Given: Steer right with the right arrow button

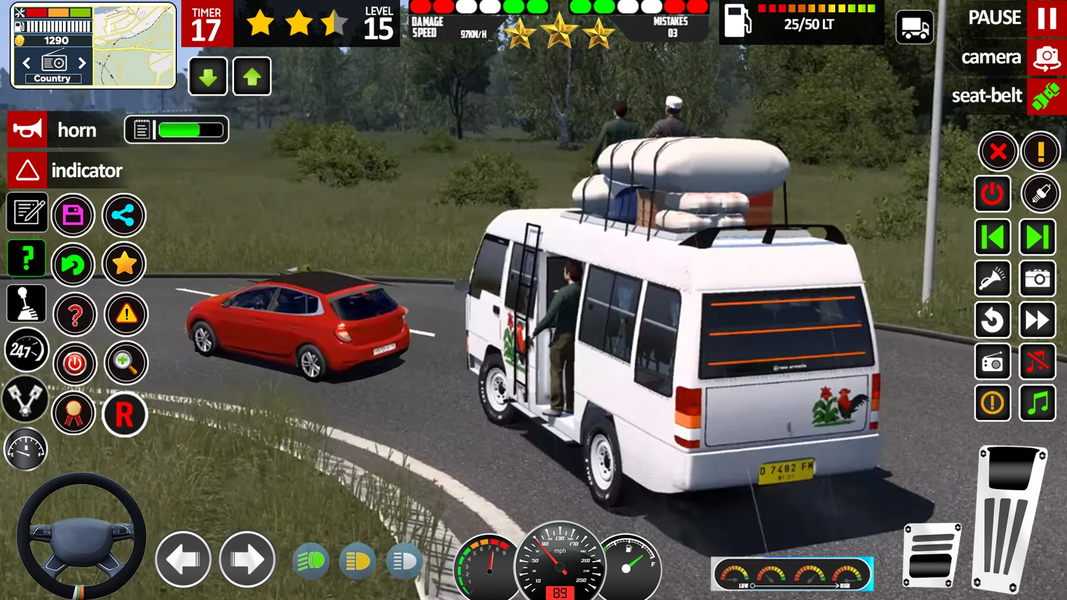Looking at the screenshot, I should click(247, 559).
